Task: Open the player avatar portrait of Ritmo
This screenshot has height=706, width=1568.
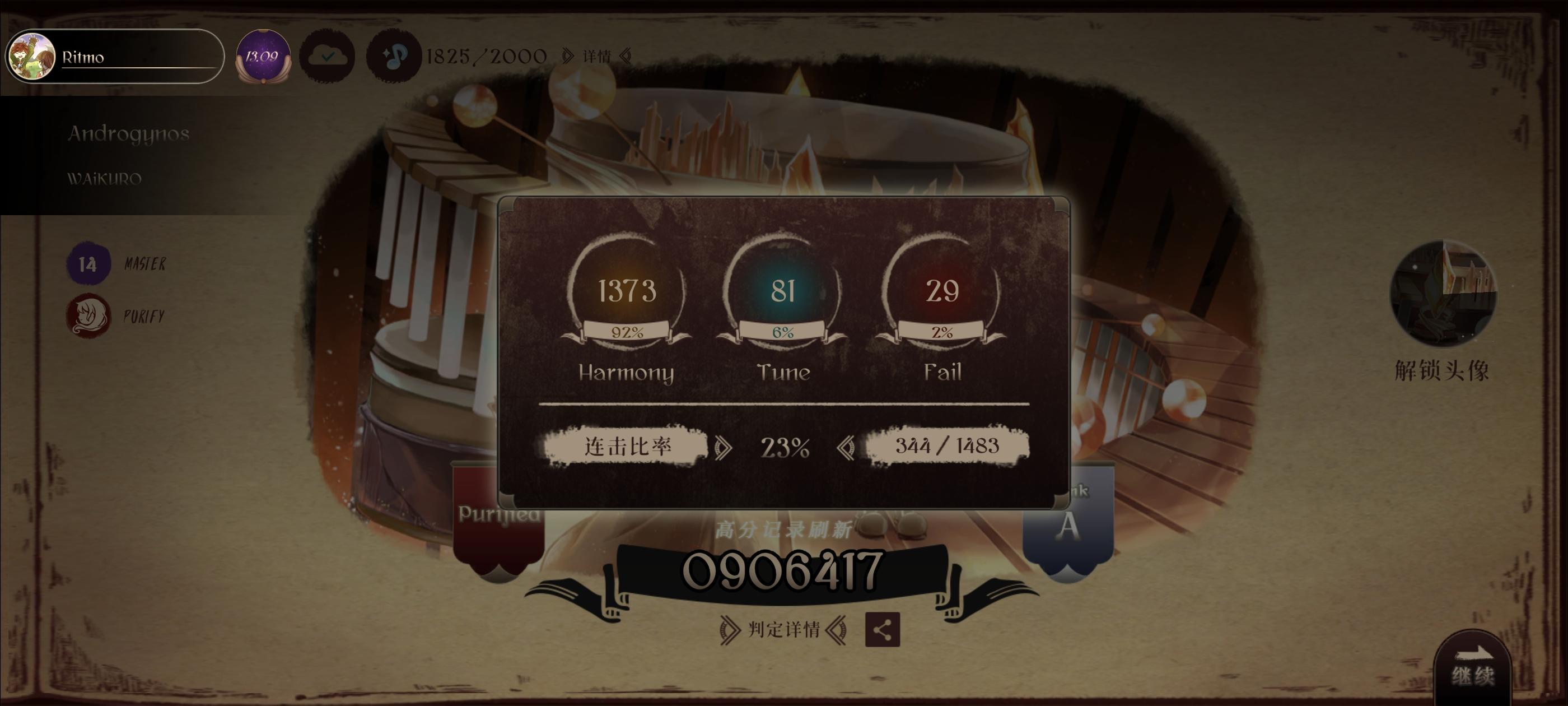Action: 32,56
